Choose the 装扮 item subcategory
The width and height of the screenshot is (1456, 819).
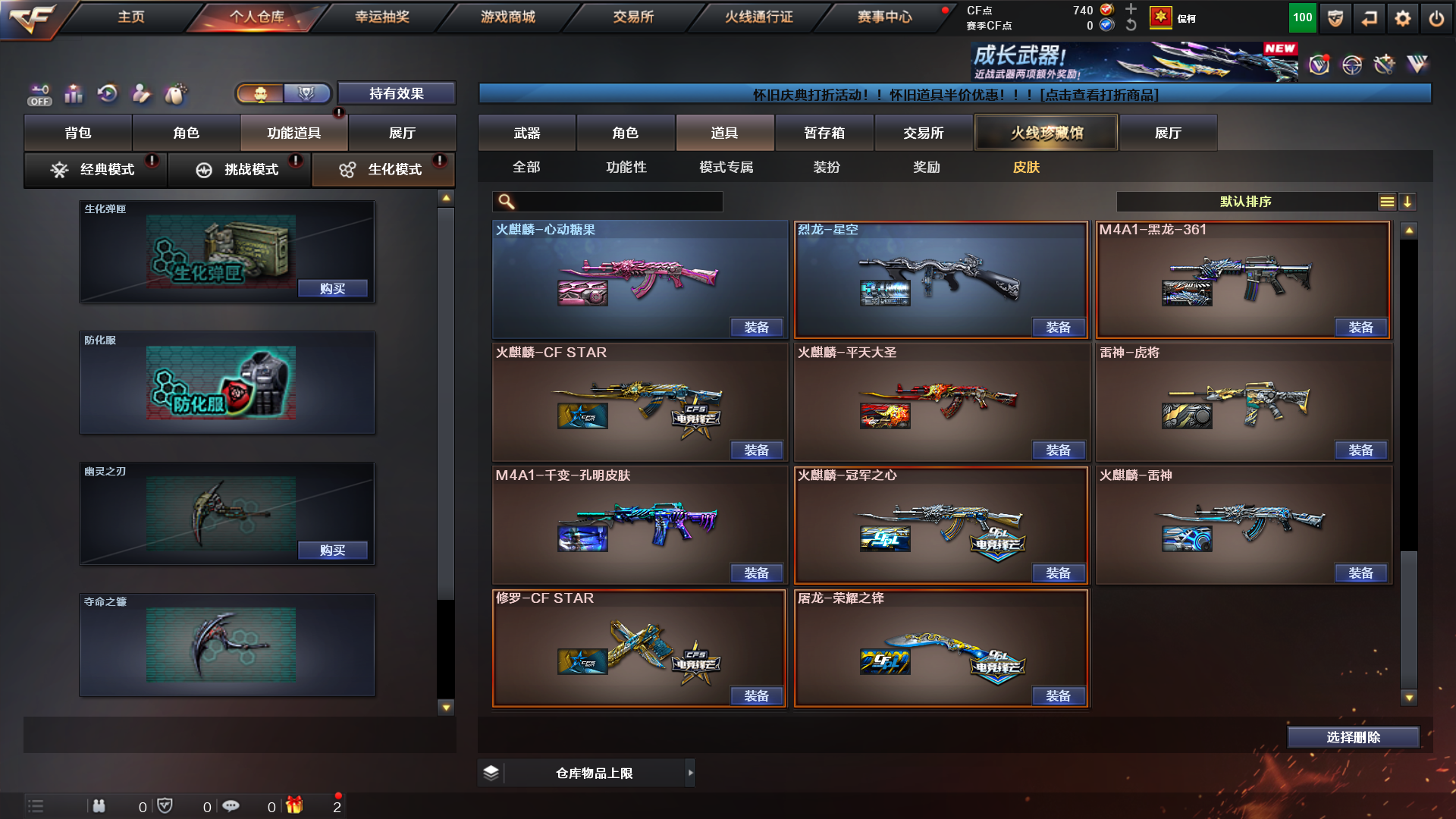click(x=826, y=167)
